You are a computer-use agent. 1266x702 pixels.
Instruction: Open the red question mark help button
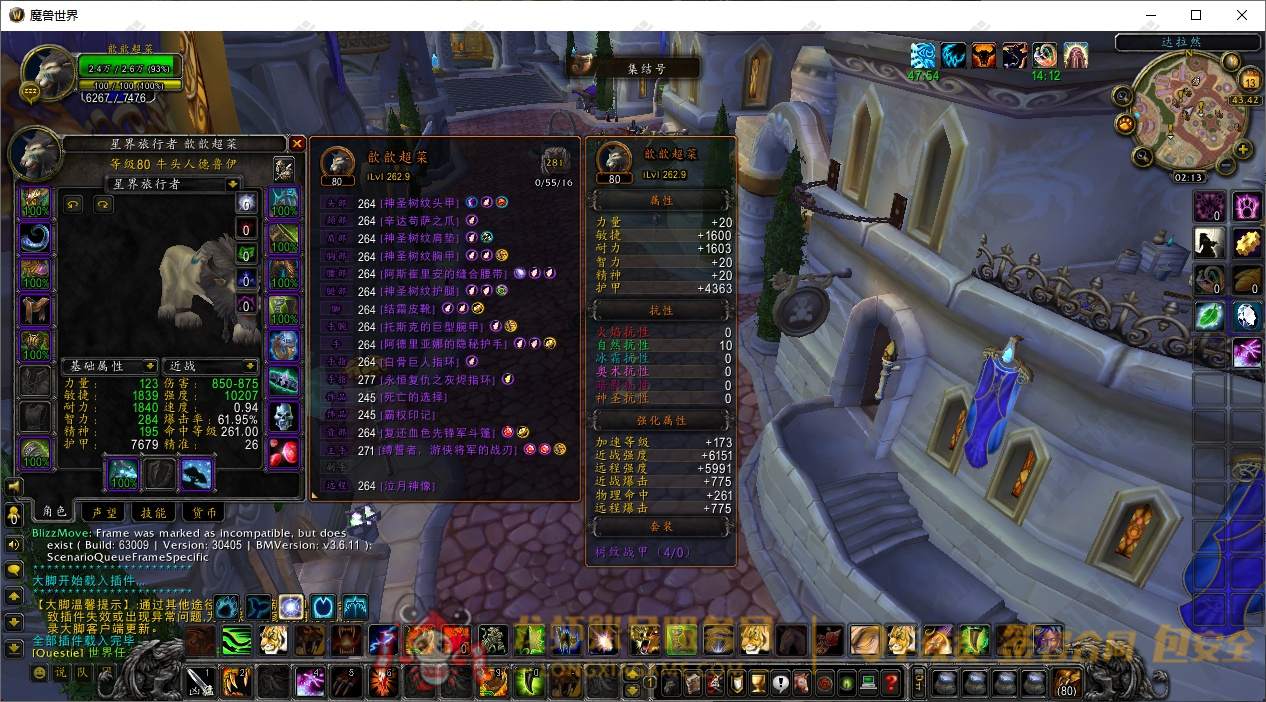(890, 684)
